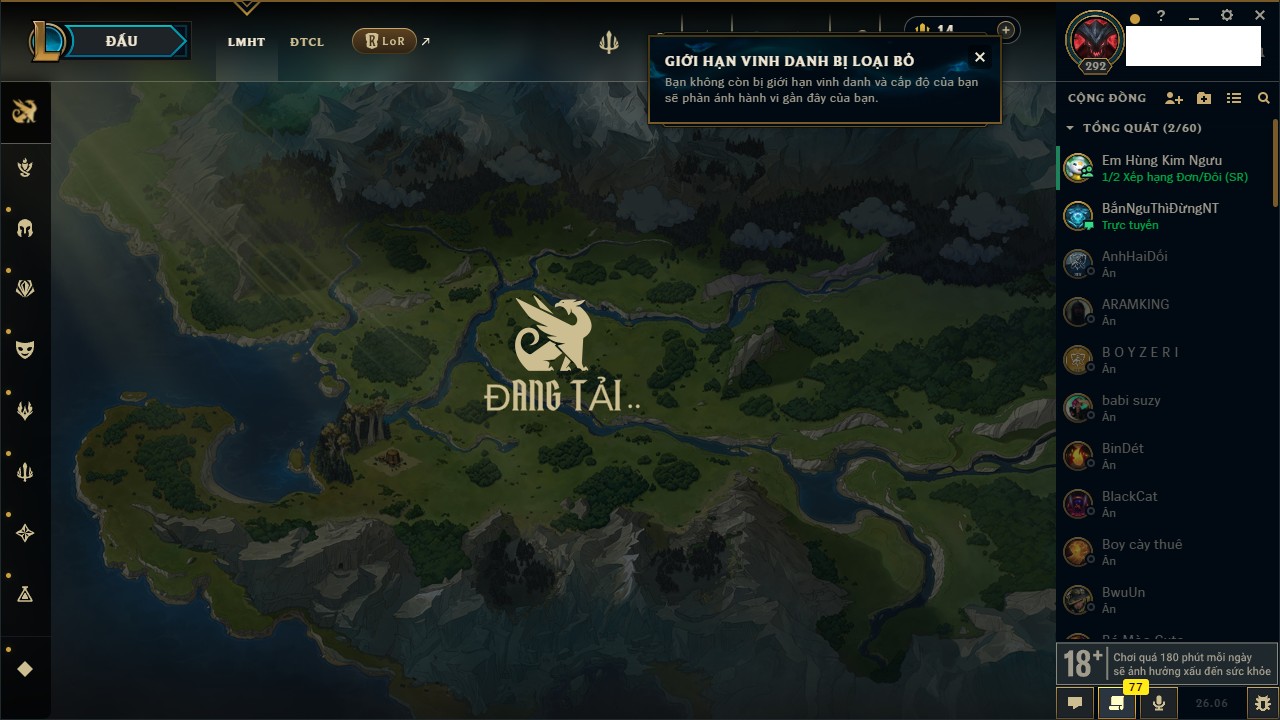Open client settings gear
Image resolution: width=1280 pixels, height=720 pixels.
[x=1227, y=16]
